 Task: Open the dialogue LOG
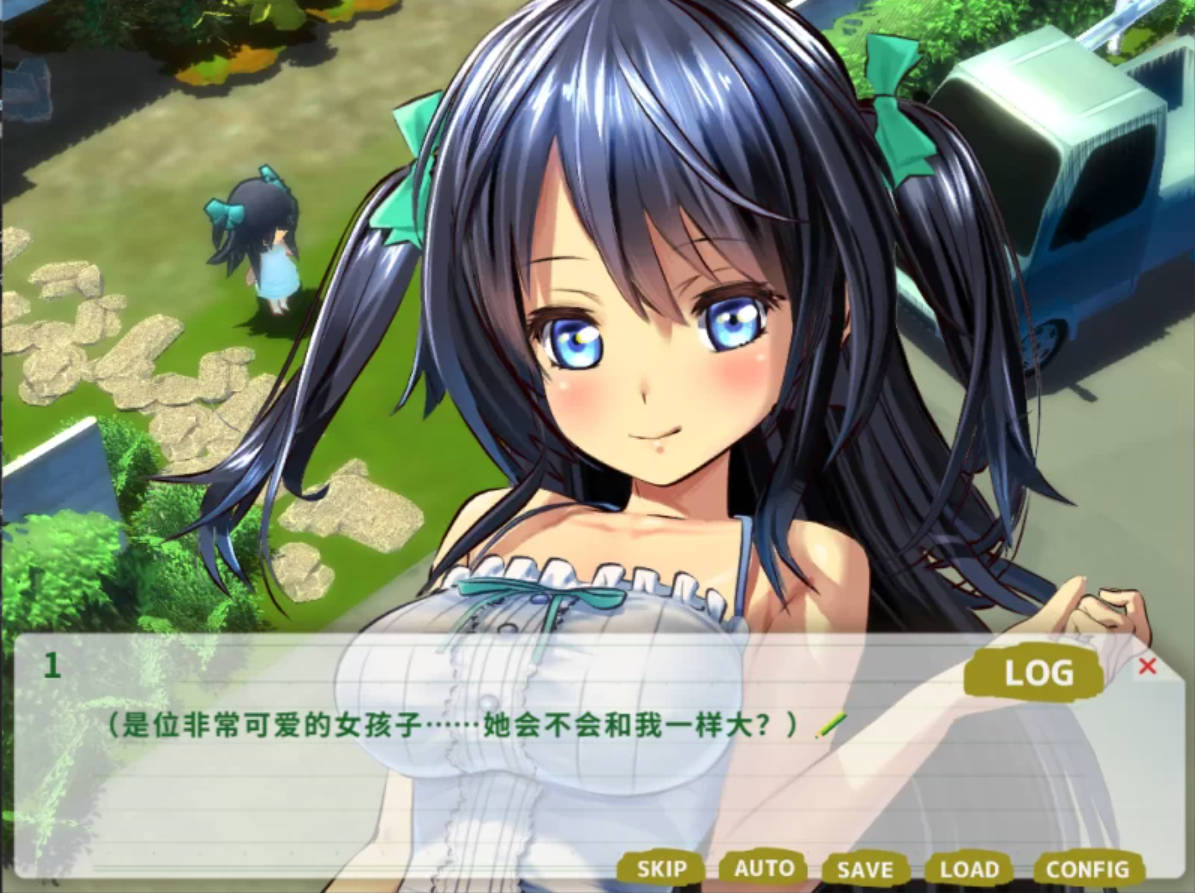point(1036,674)
